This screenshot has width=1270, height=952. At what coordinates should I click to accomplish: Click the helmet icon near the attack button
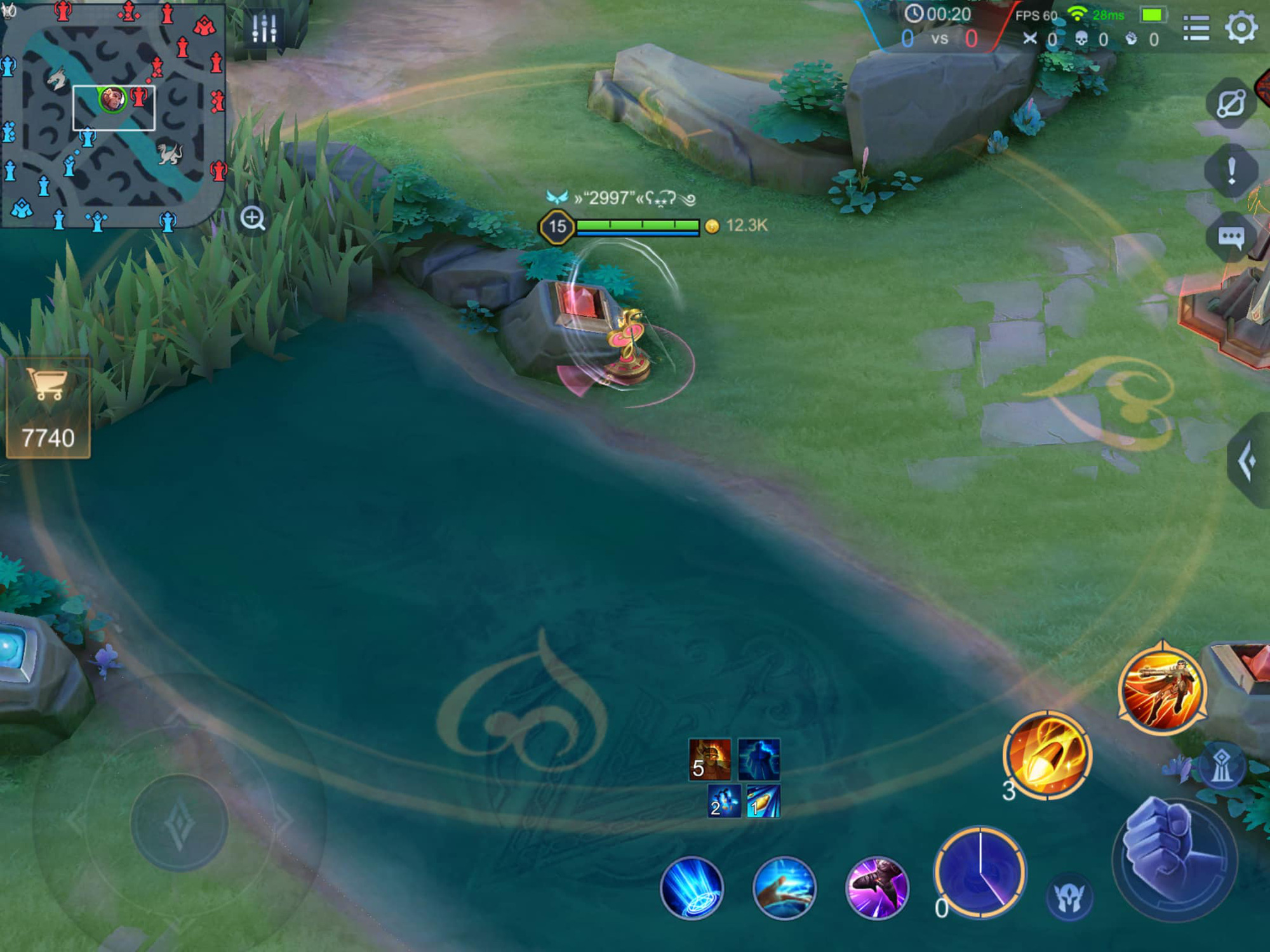tap(1069, 897)
